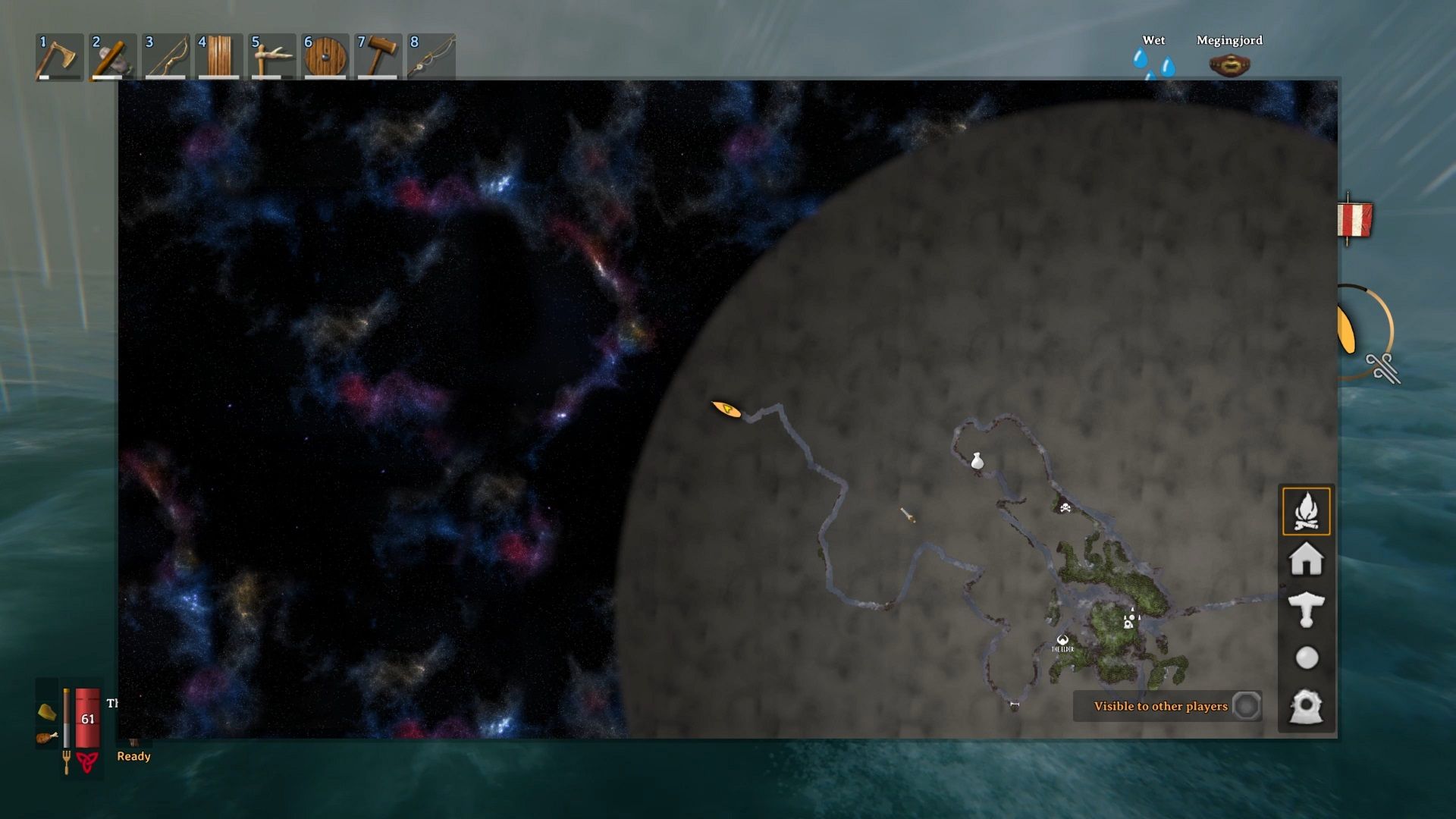Choose the house map pin type
Viewport: 1456px width, 819px height.
click(x=1306, y=560)
